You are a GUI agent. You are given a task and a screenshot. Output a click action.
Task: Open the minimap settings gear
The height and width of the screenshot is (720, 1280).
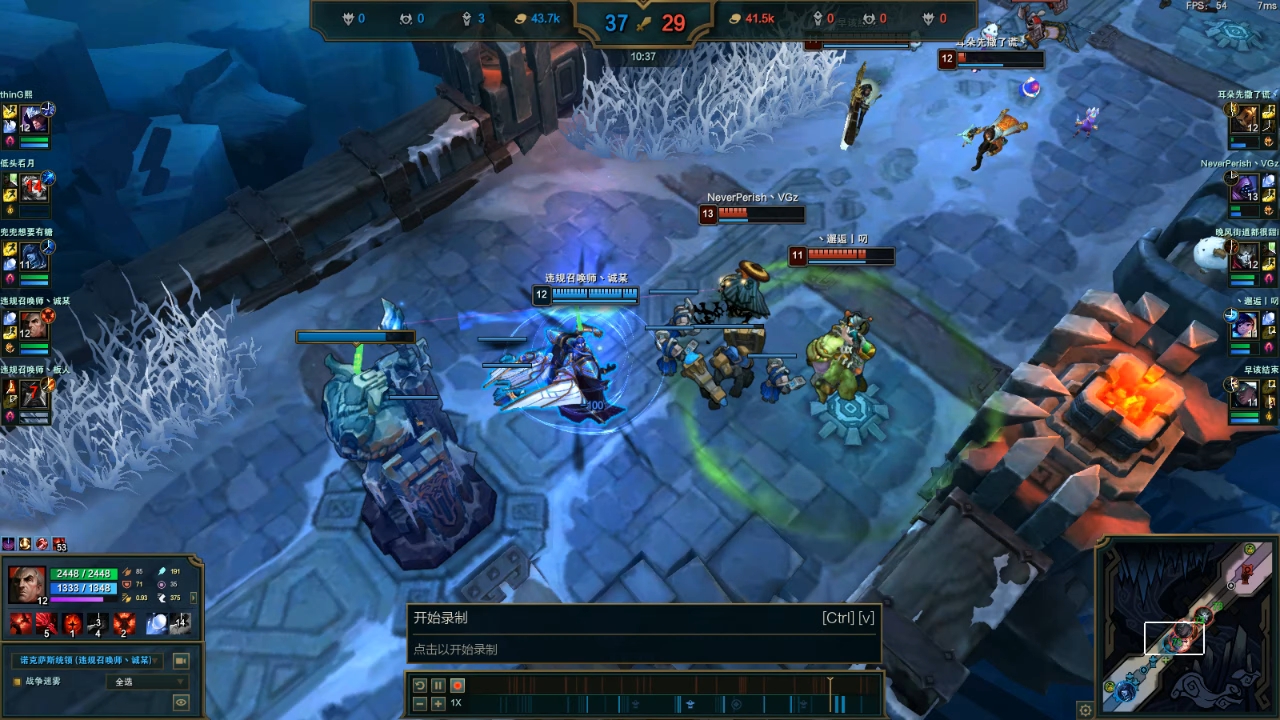point(1085,710)
